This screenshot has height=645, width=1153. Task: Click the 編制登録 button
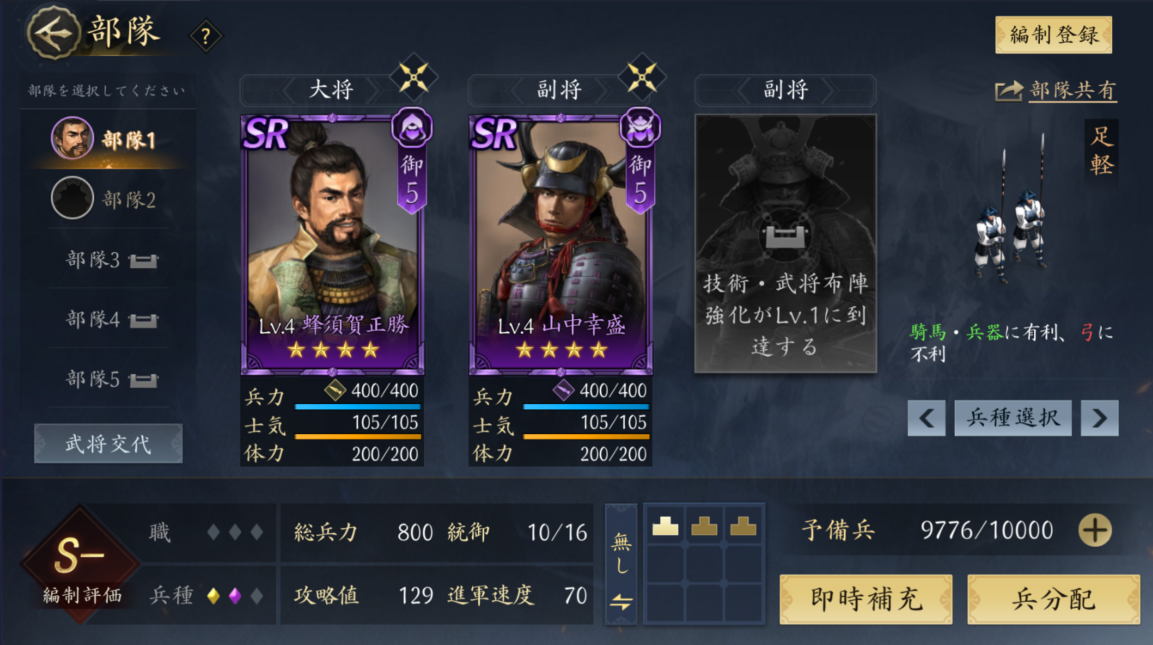tap(1053, 35)
